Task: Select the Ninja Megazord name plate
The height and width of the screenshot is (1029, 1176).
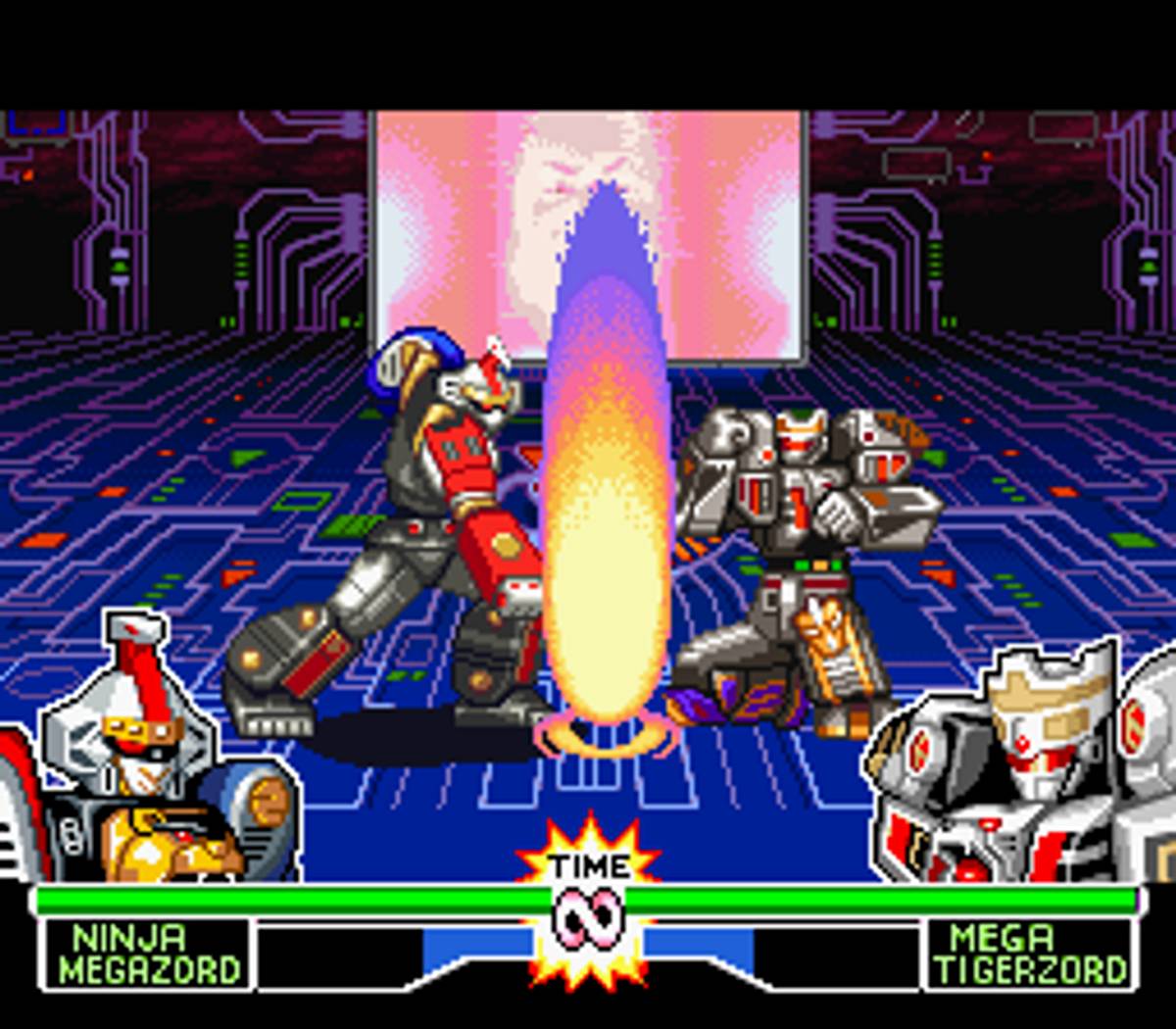Action: pyautogui.click(x=147, y=954)
